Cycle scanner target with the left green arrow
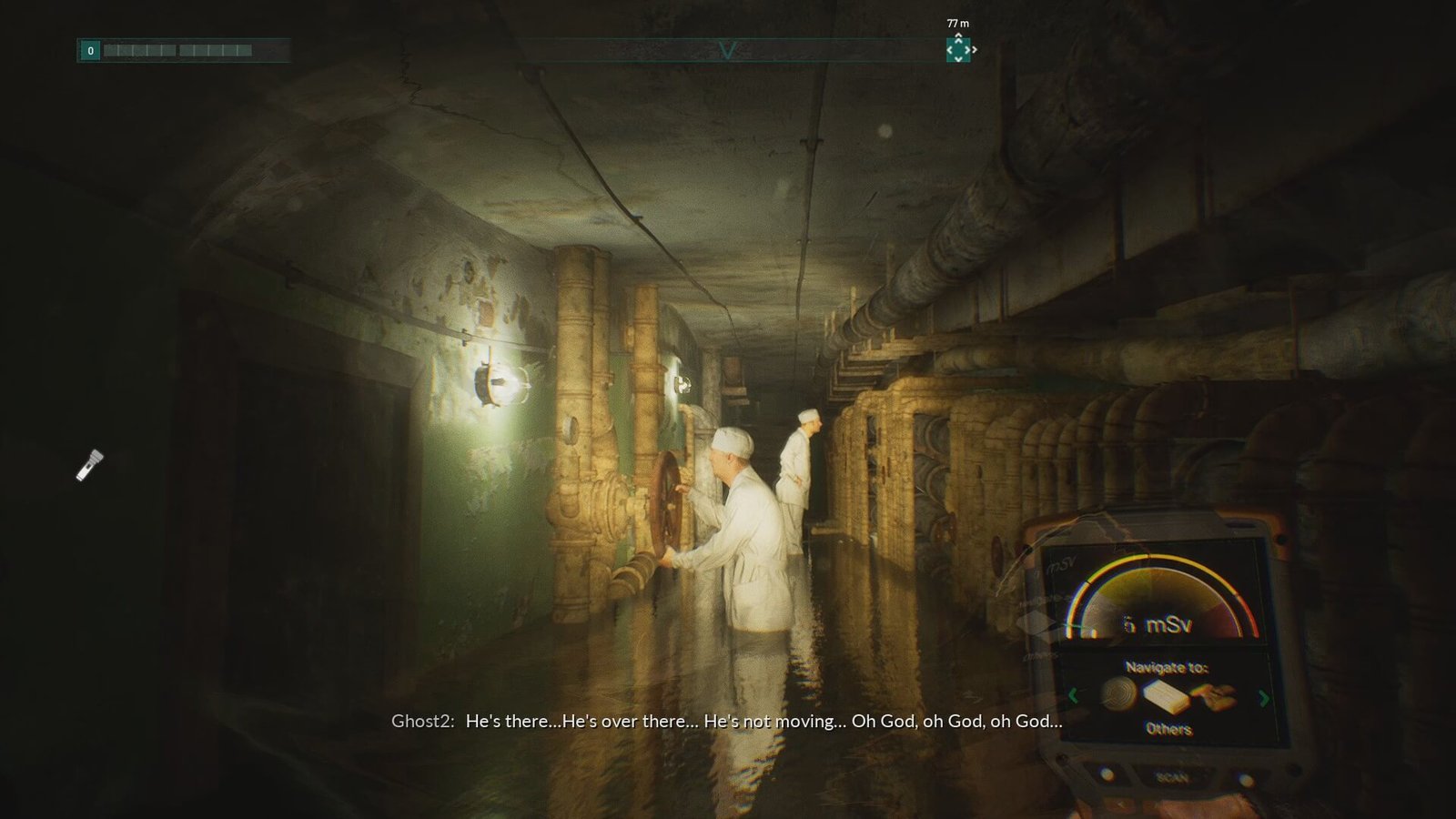1456x819 pixels. click(x=1073, y=696)
